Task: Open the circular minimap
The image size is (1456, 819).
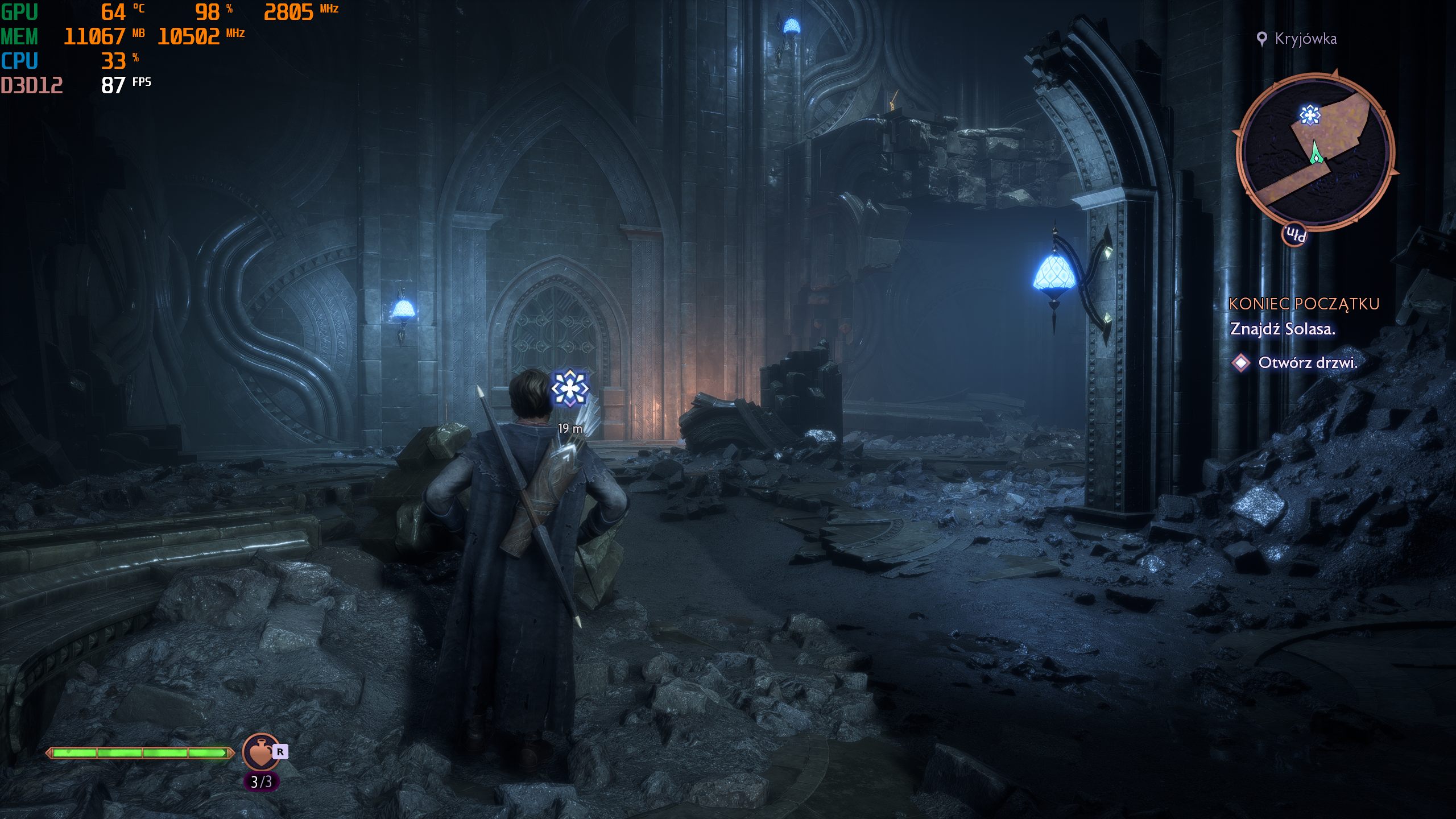Action: pos(1314,152)
